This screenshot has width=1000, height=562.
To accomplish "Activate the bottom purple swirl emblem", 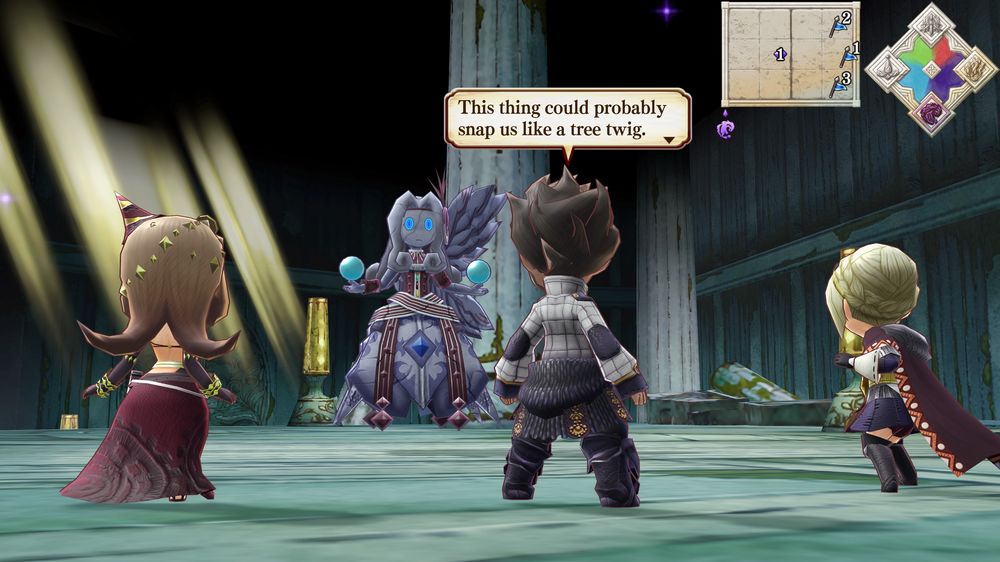I will 930,111.
